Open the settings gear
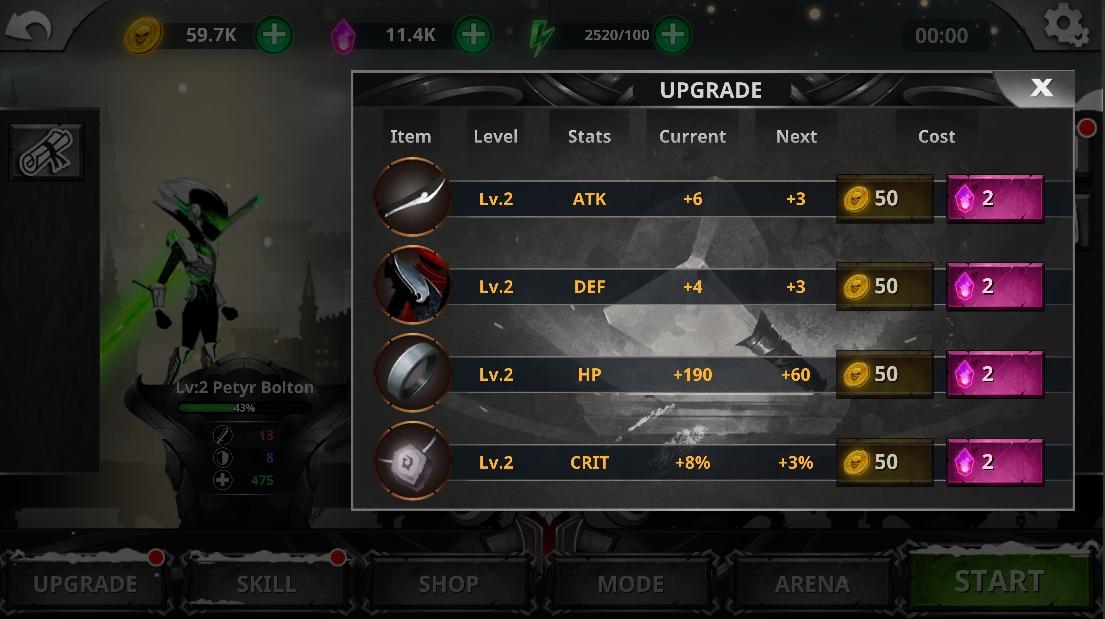Image resolution: width=1105 pixels, height=619 pixels. coord(1065,25)
